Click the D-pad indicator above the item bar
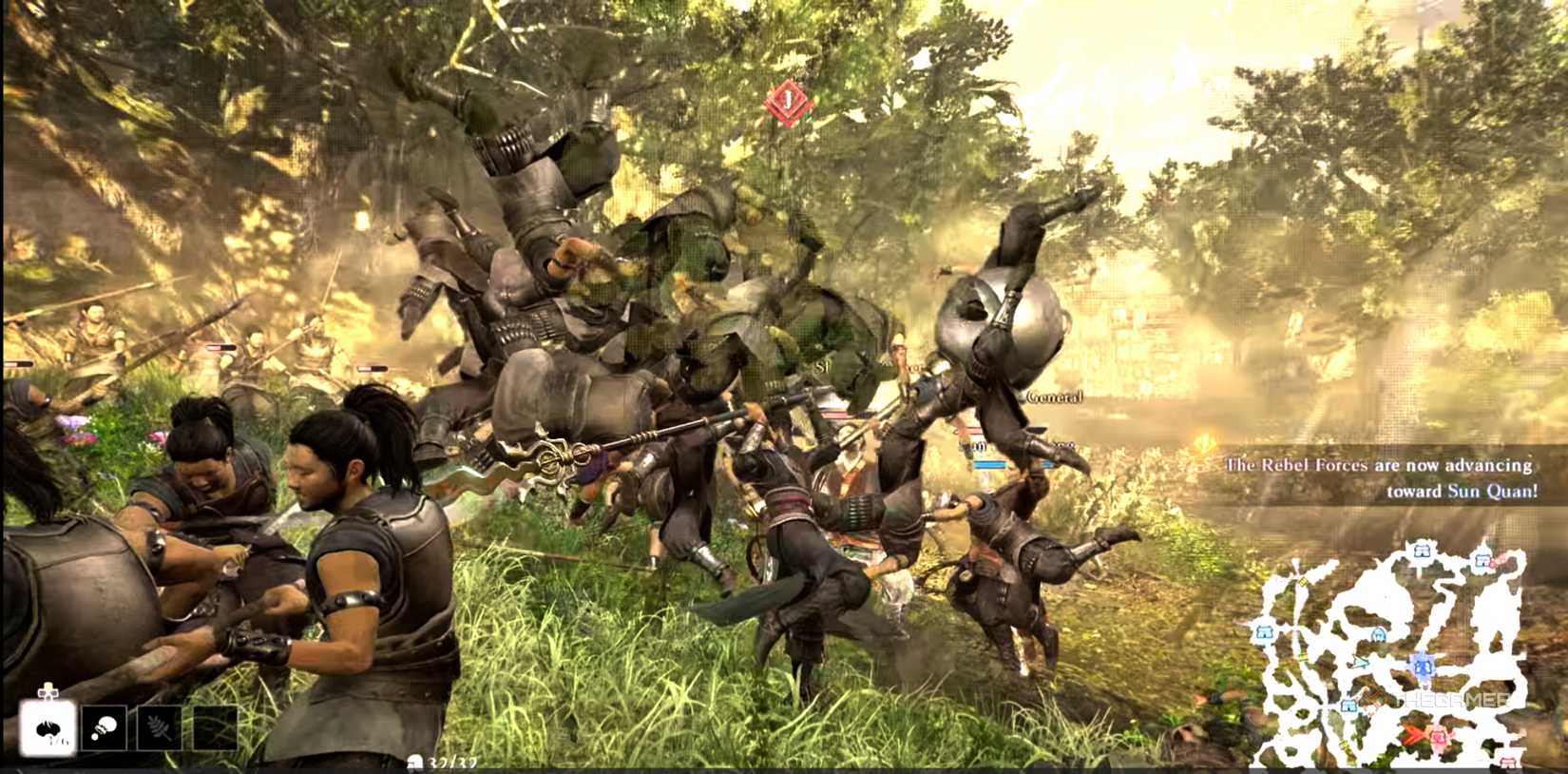Screen dimensions: 1568x774 [x=48, y=691]
